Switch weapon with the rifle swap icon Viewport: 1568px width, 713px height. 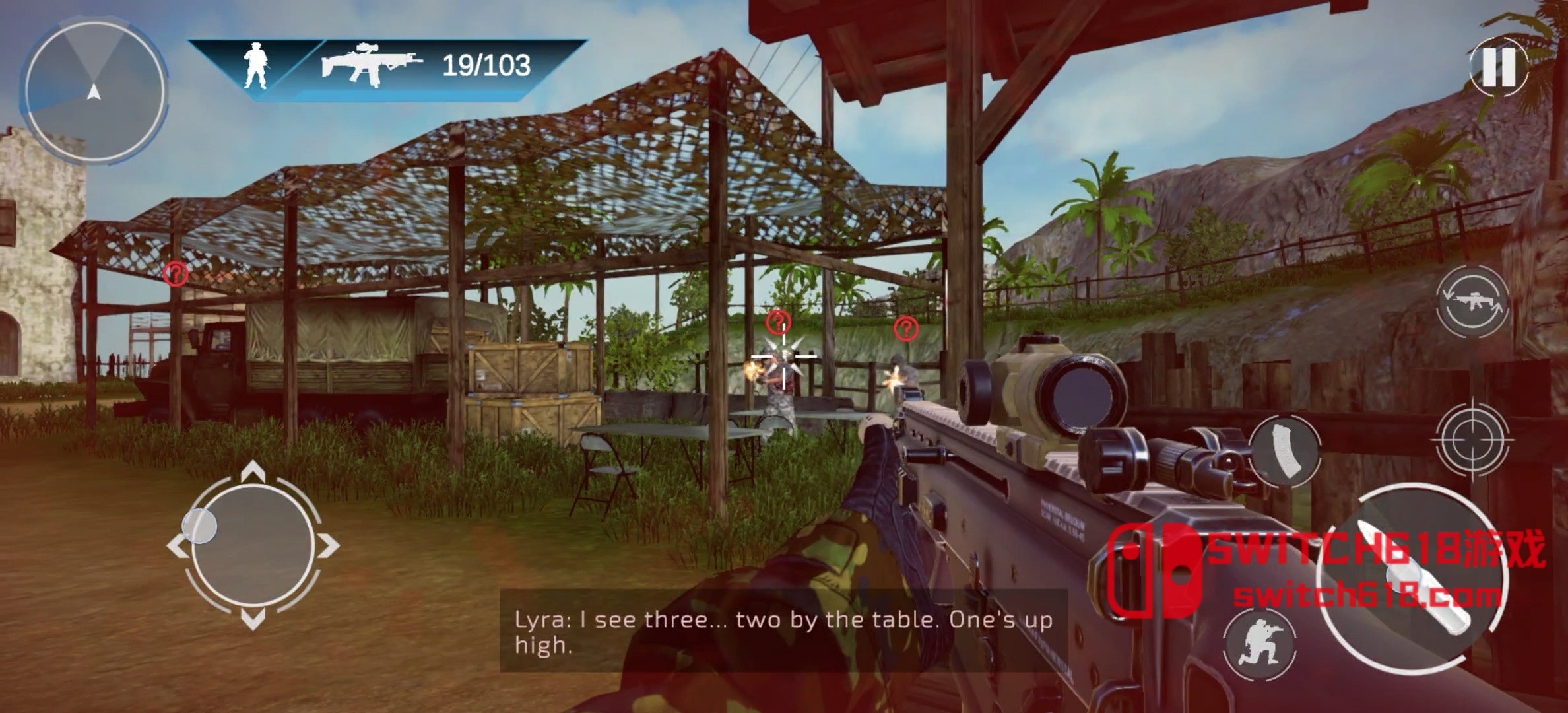(x=1472, y=302)
